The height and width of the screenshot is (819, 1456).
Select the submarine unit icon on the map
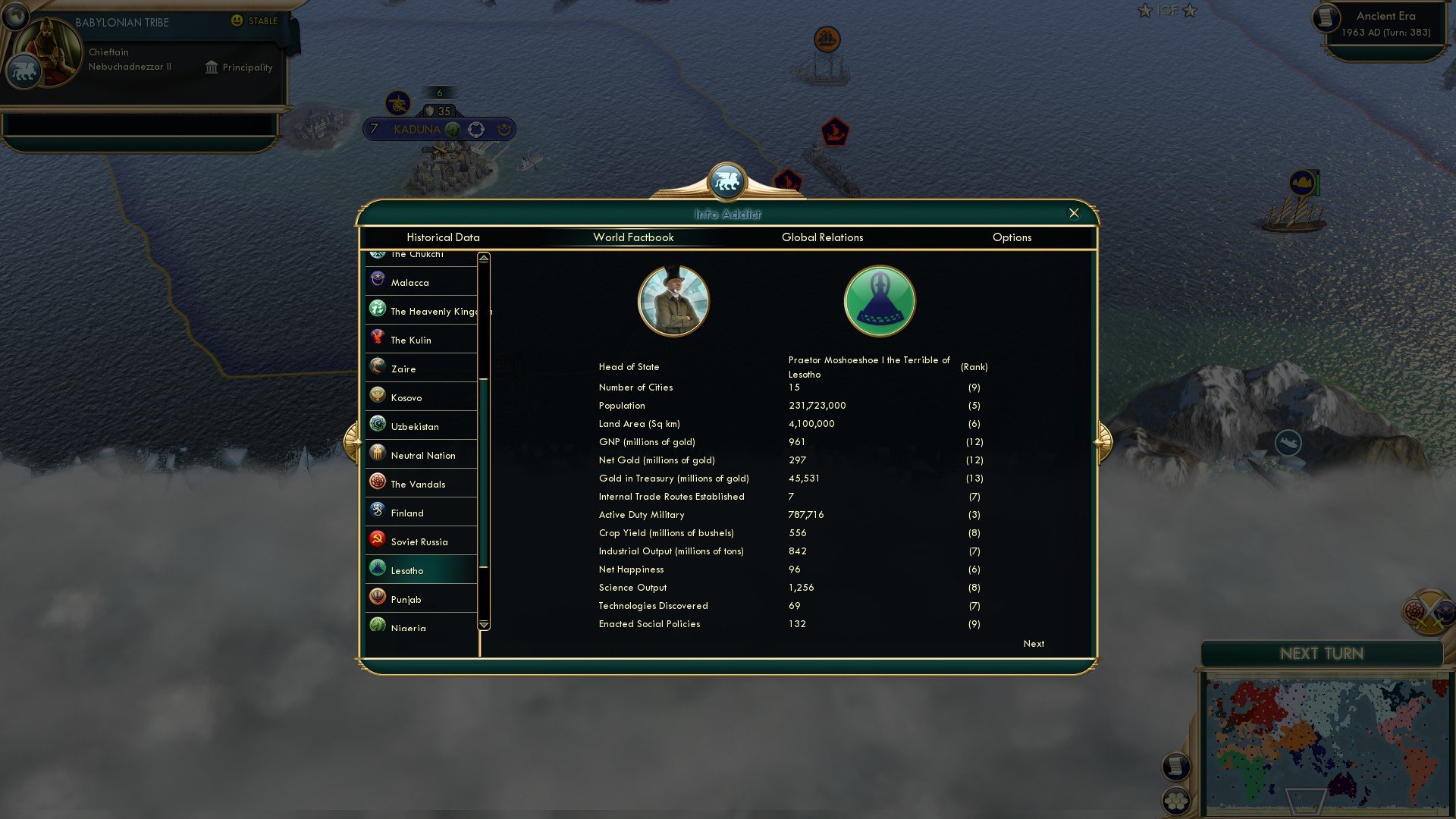click(1288, 443)
